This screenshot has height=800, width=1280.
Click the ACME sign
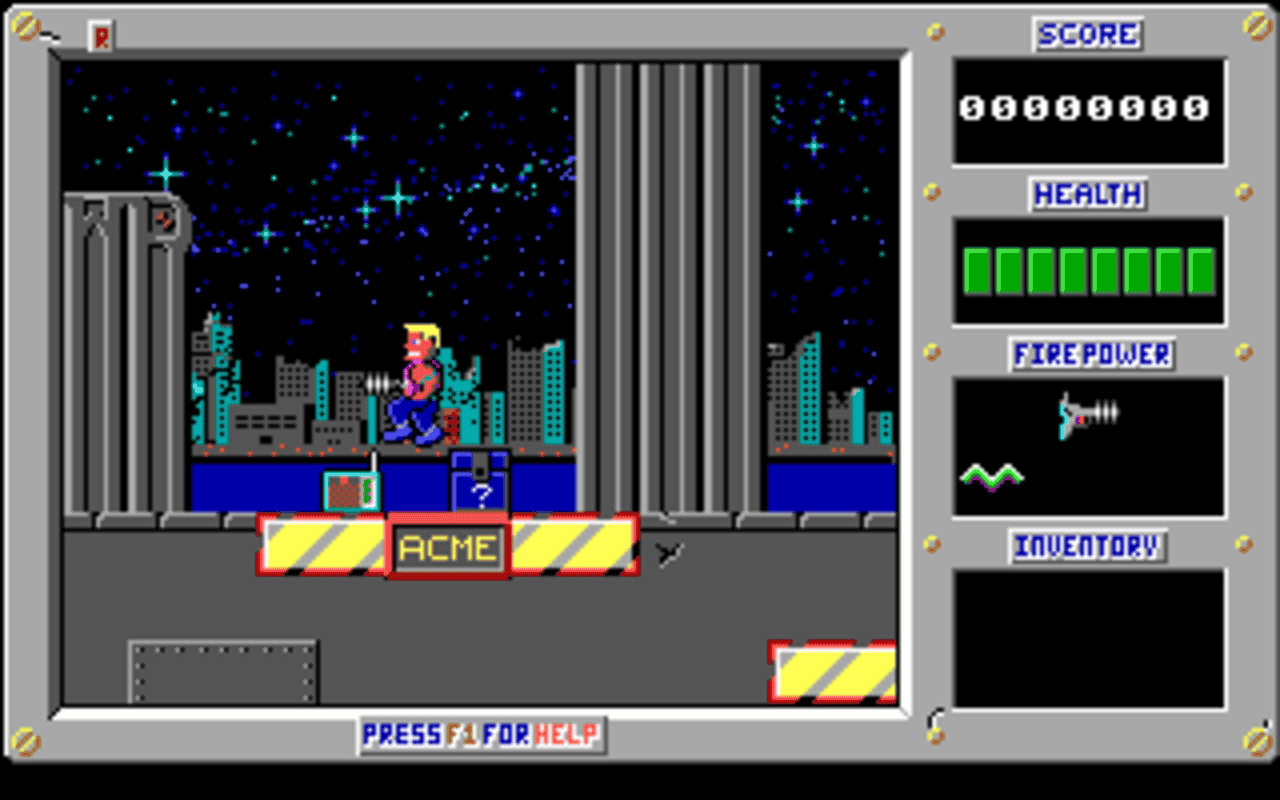(x=447, y=547)
